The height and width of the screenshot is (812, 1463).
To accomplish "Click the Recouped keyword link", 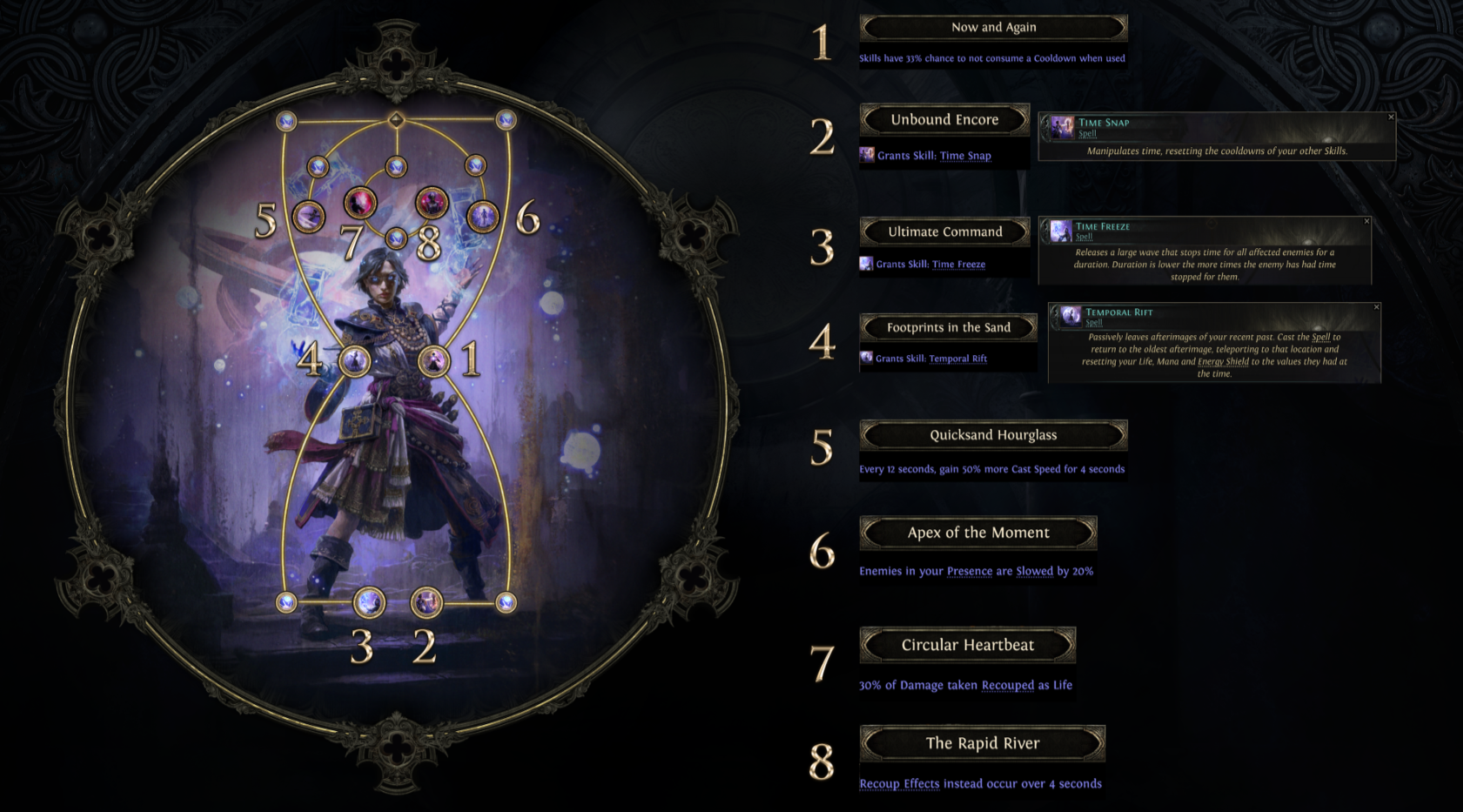I will 1008,686.
